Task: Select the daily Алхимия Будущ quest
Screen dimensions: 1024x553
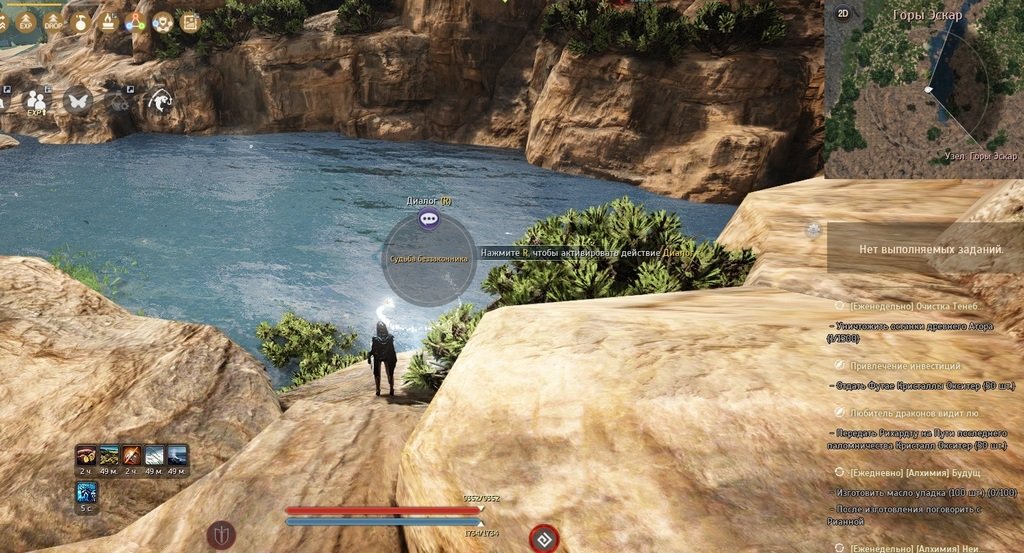Action: [x=914, y=471]
